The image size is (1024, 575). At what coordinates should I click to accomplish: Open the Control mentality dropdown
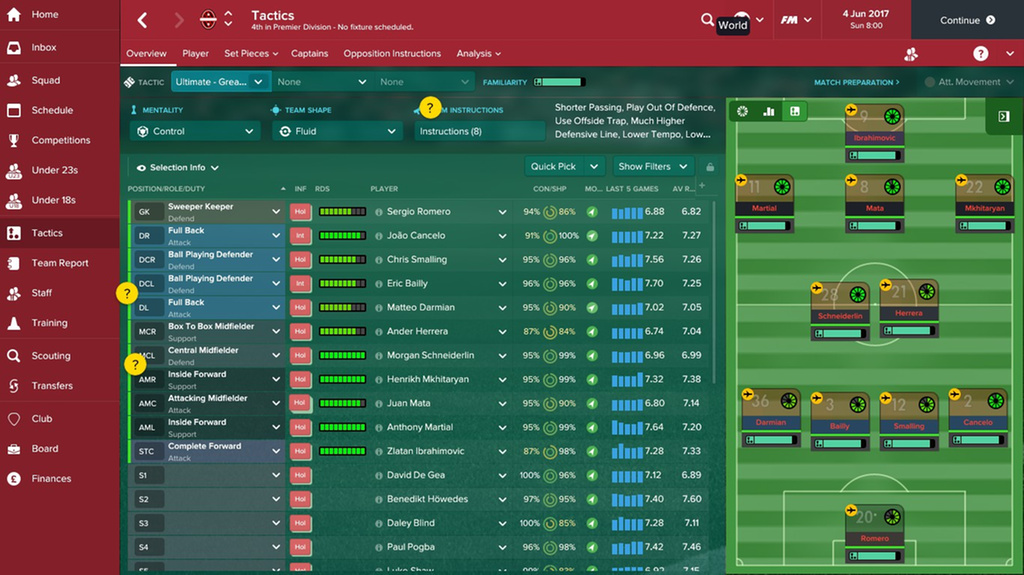pos(195,131)
